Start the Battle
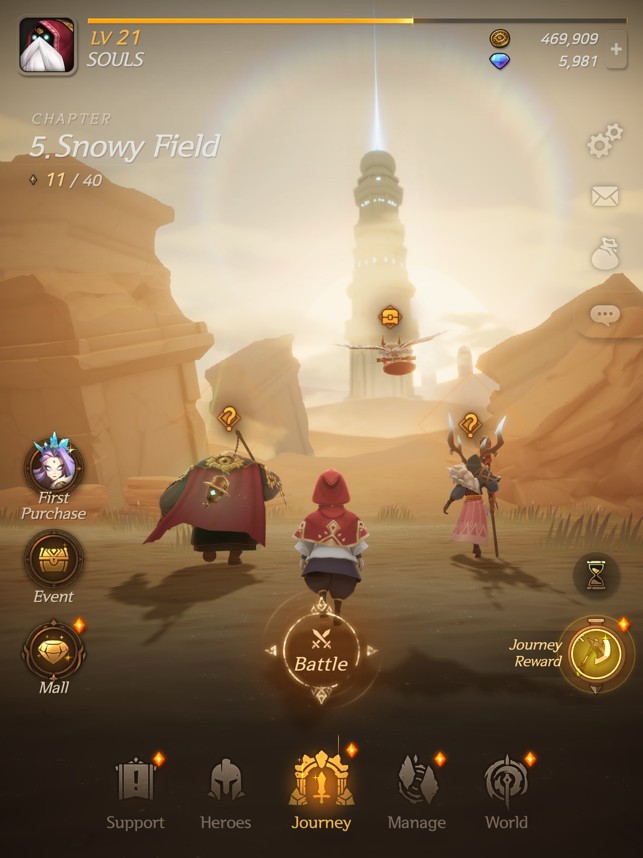 point(320,651)
